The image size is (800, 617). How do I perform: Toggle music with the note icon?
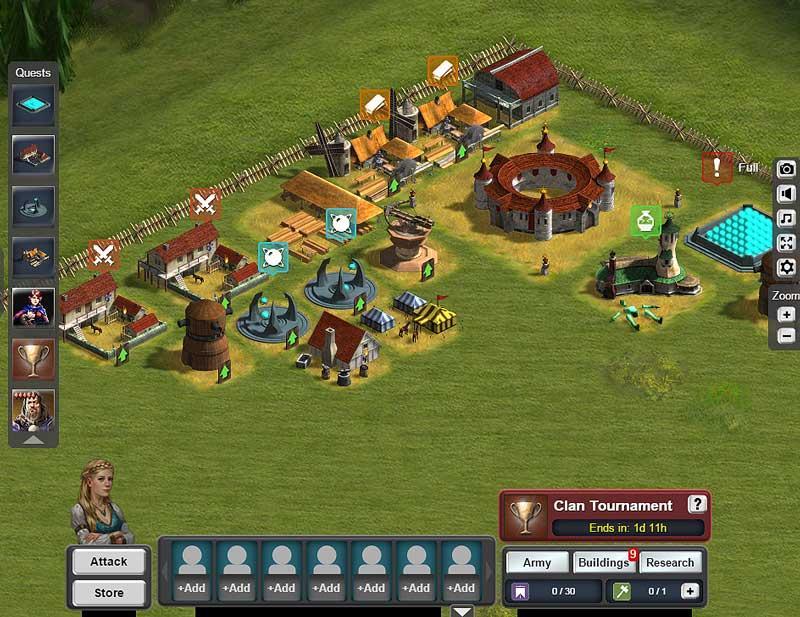[787, 218]
